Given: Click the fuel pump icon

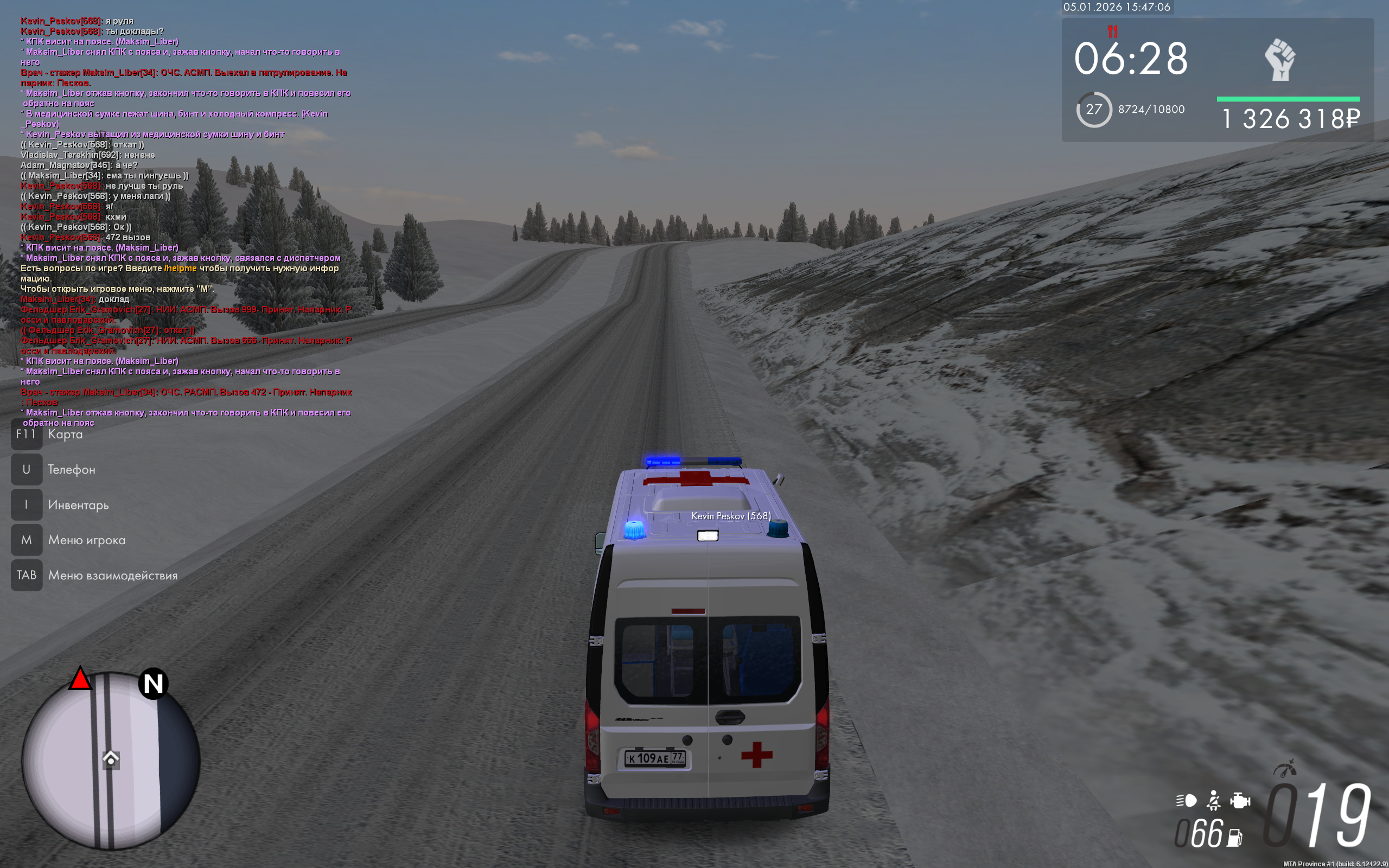Looking at the screenshot, I should pos(1234,838).
